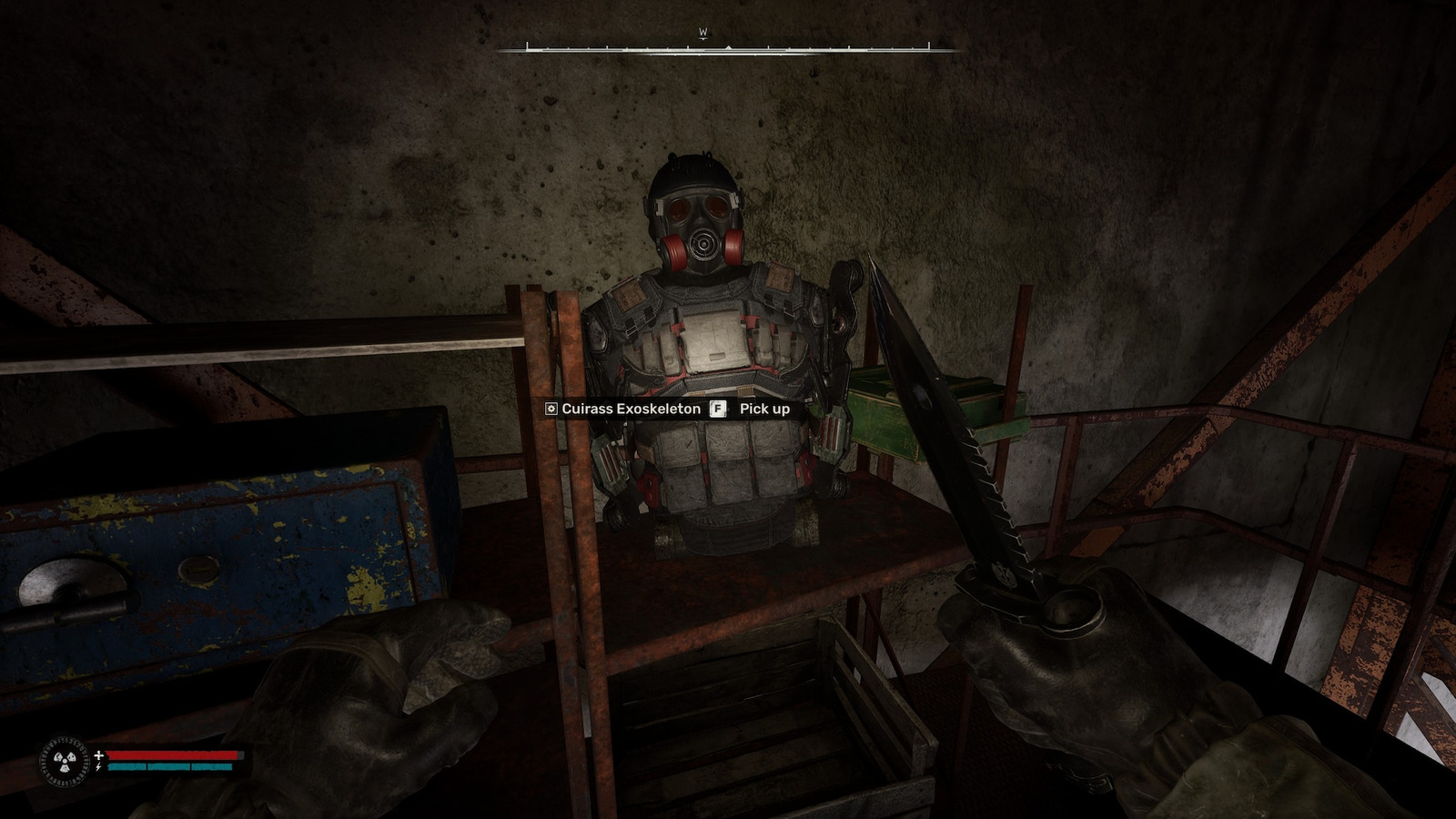Select the Cuirass Exoskeleton label
This screenshot has height=819, width=1456.
pyautogui.click(x=632, y=409)
